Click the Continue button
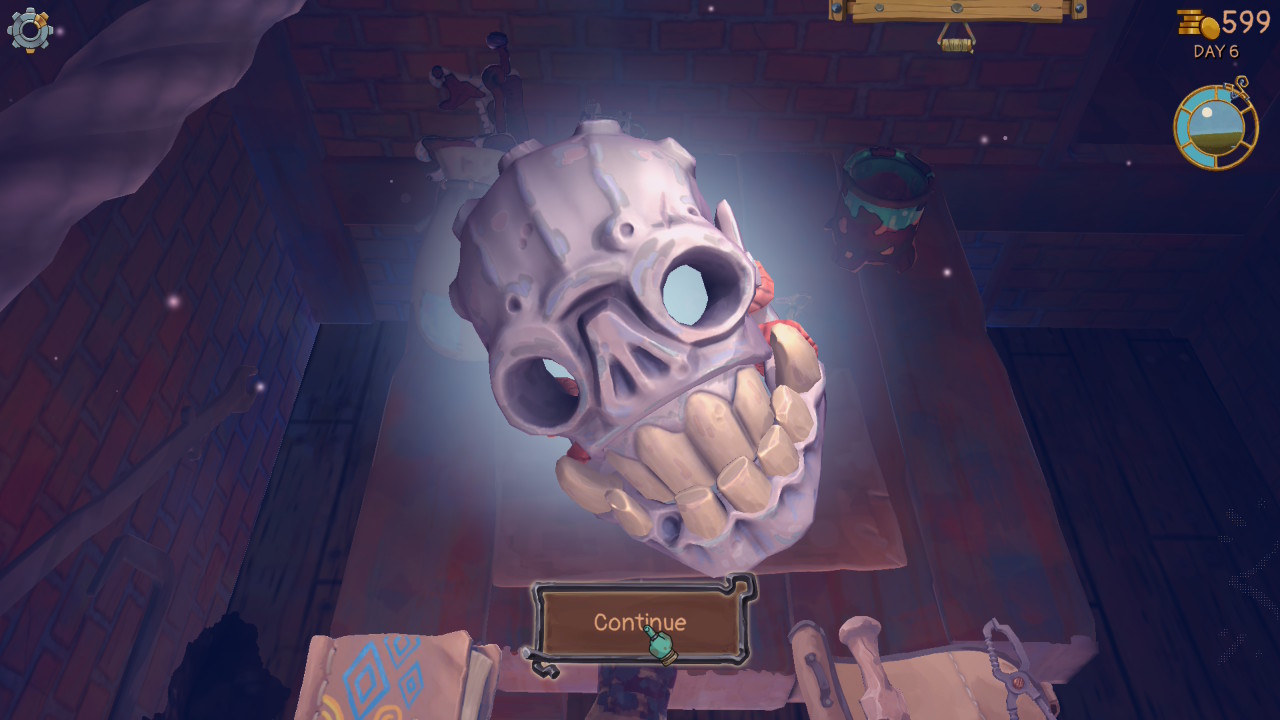1280x720 pixels. pyautogui.click(x=640, y=622)
